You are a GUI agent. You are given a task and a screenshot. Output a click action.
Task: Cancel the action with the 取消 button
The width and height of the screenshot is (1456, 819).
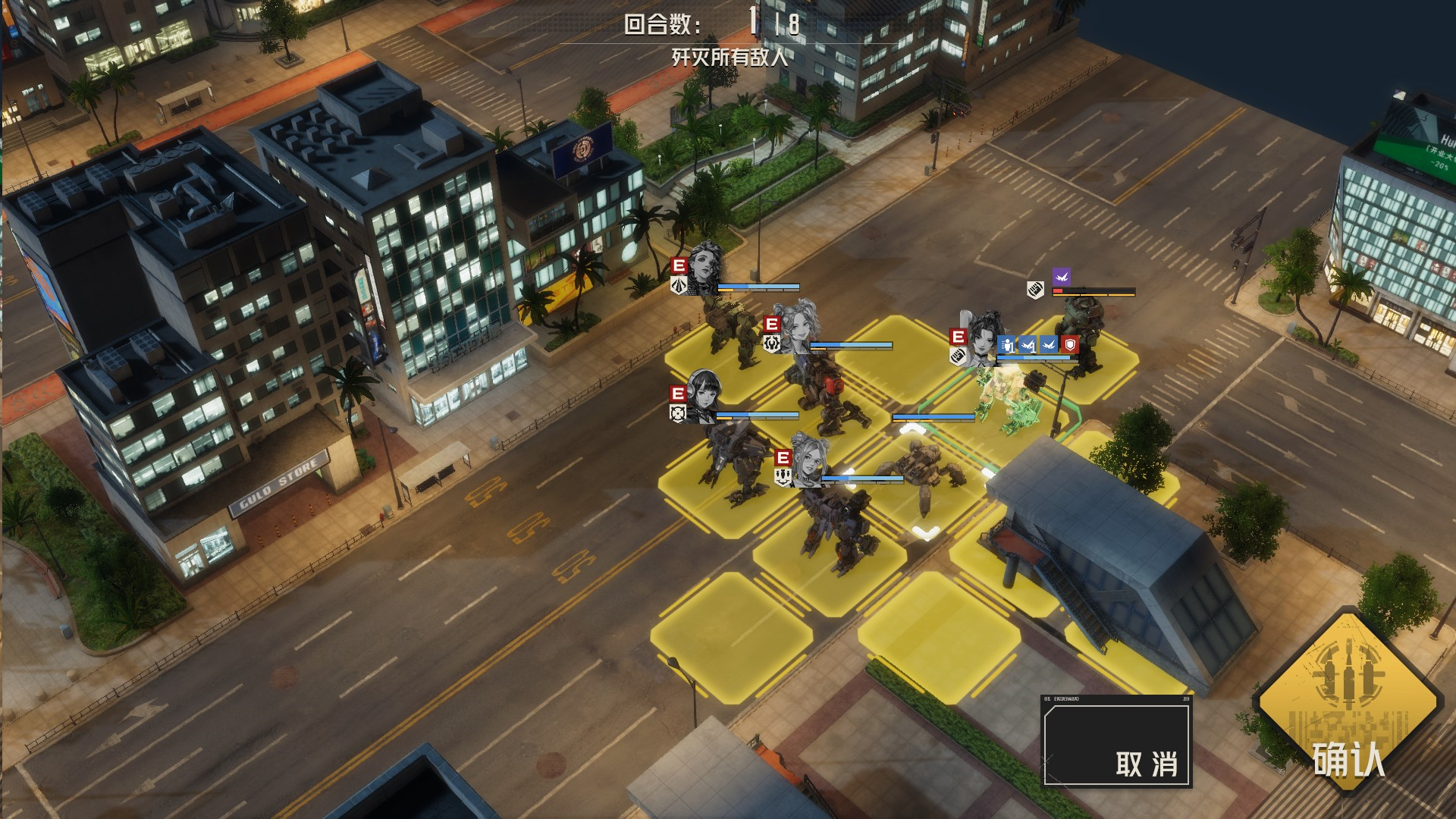pos(1116,742)
